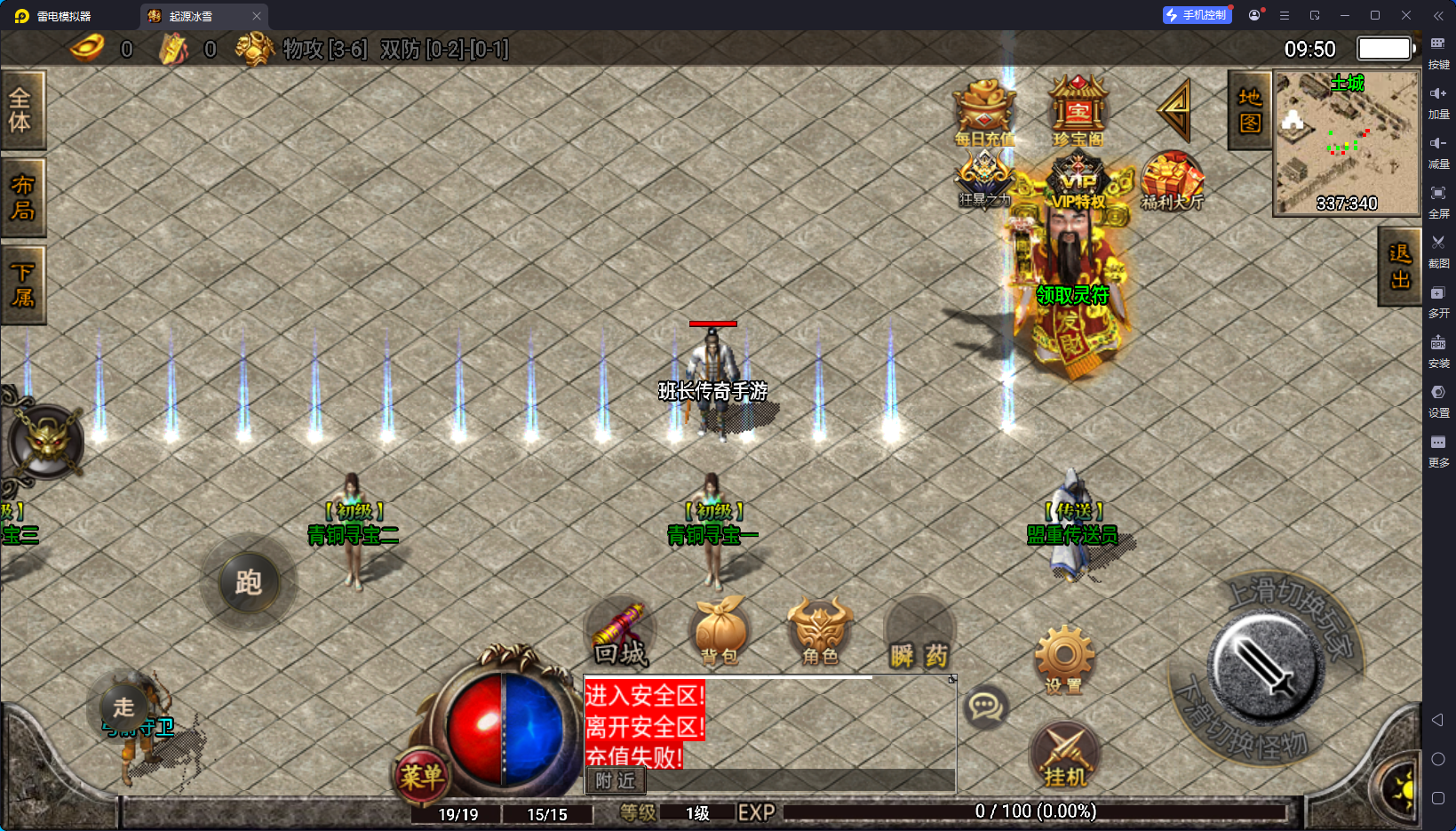Switch to 跑 run mode
Screen dimensions: 1456x831
tap(249, 583)
